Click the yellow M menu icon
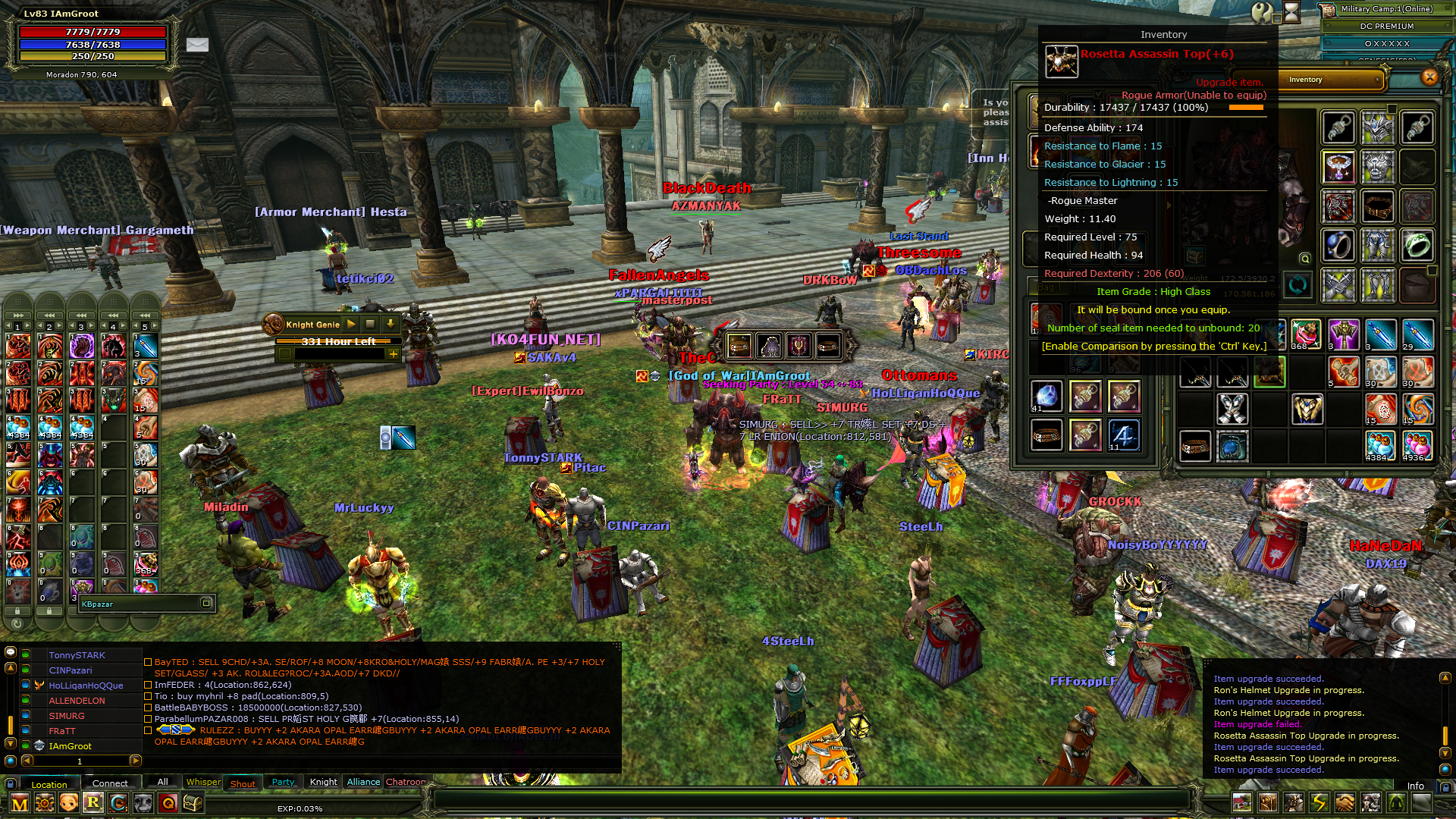1456x819 pixels. tap(20, 803)
